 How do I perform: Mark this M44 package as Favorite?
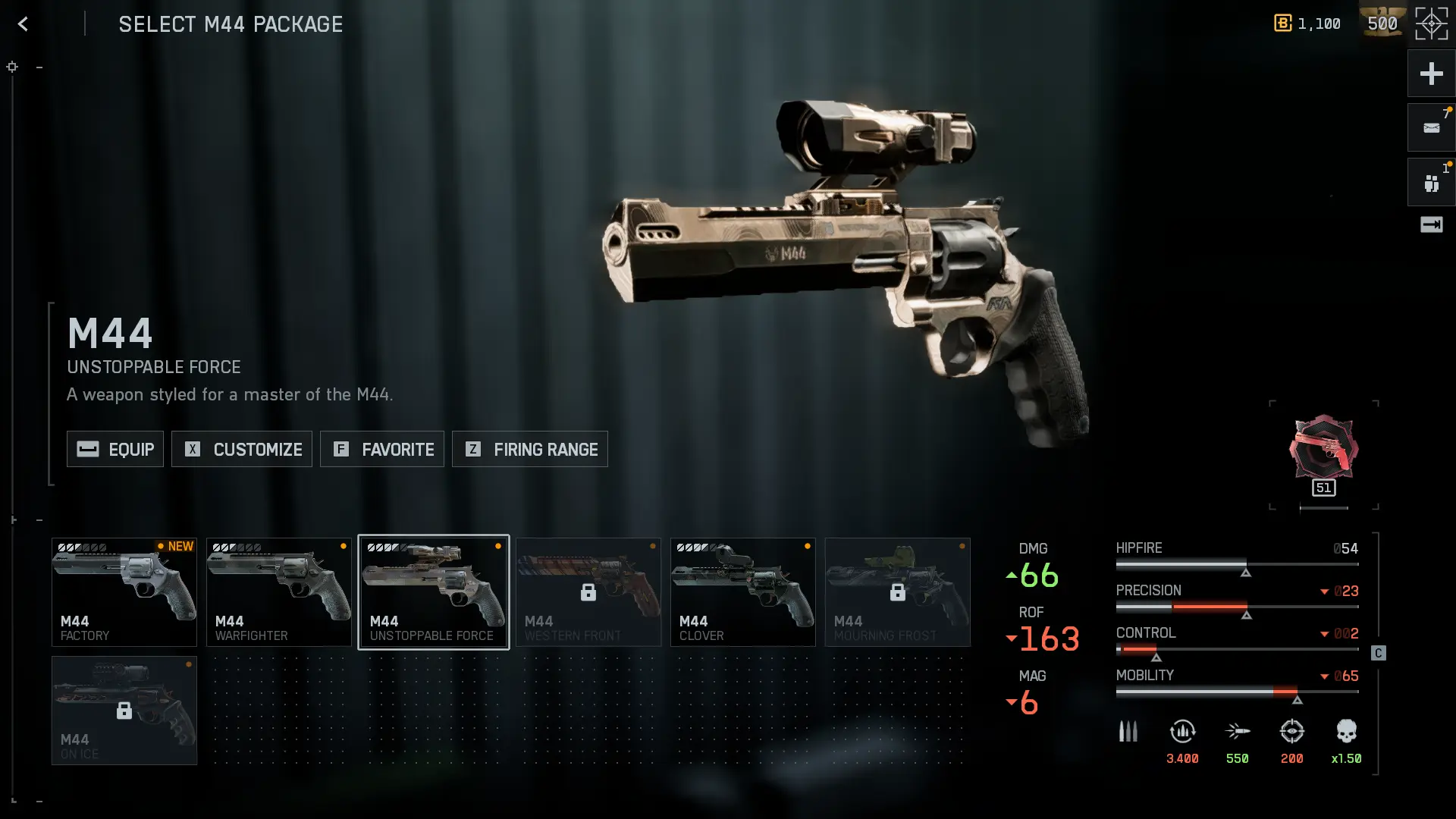point(382,449)
